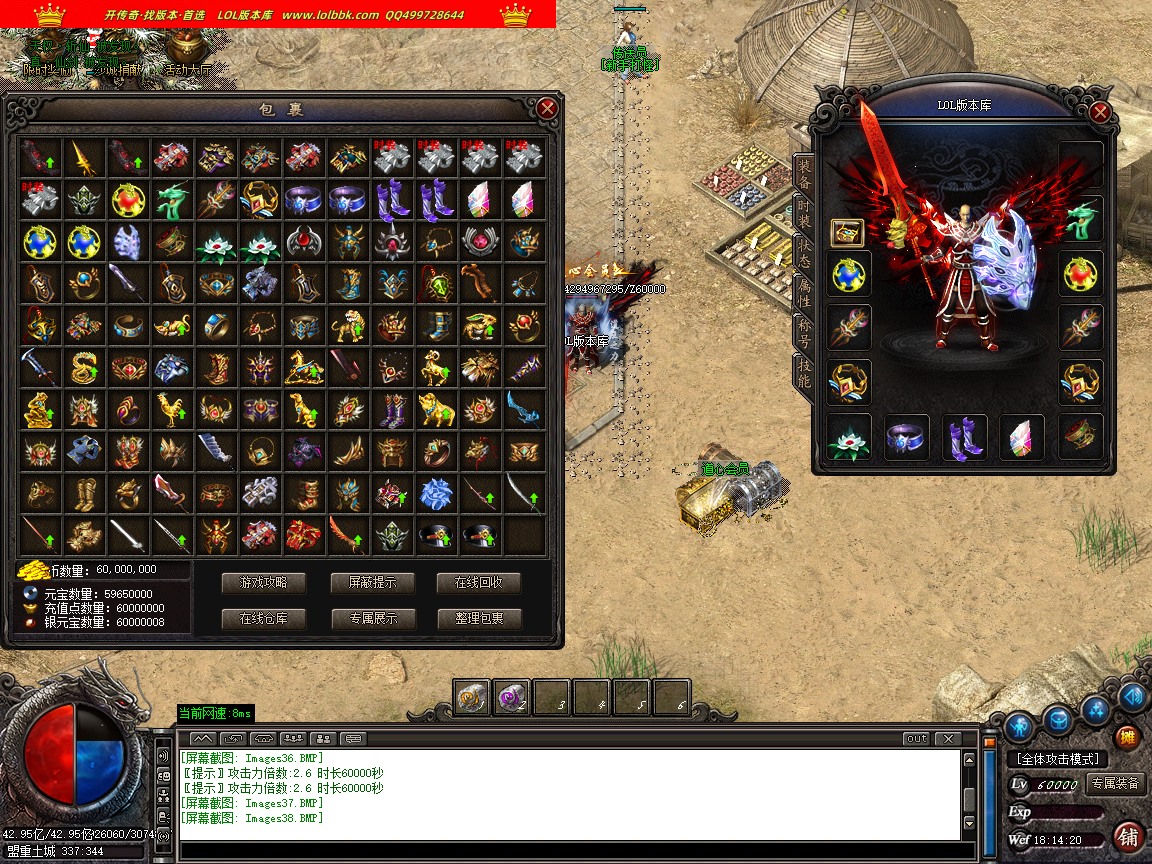Switch to the 时装 costume tab
This screenshot has width=1152, height=864.
tap(803, 212)
